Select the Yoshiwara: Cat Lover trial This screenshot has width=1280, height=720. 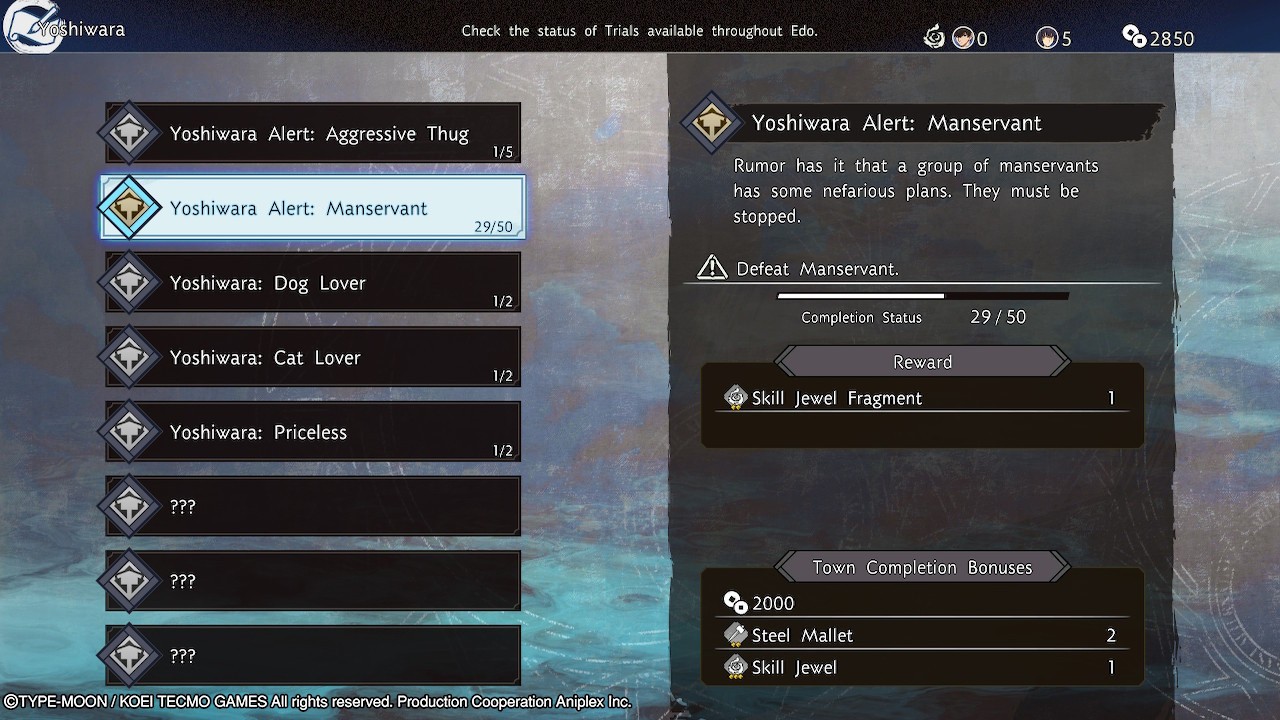point(313,358)
